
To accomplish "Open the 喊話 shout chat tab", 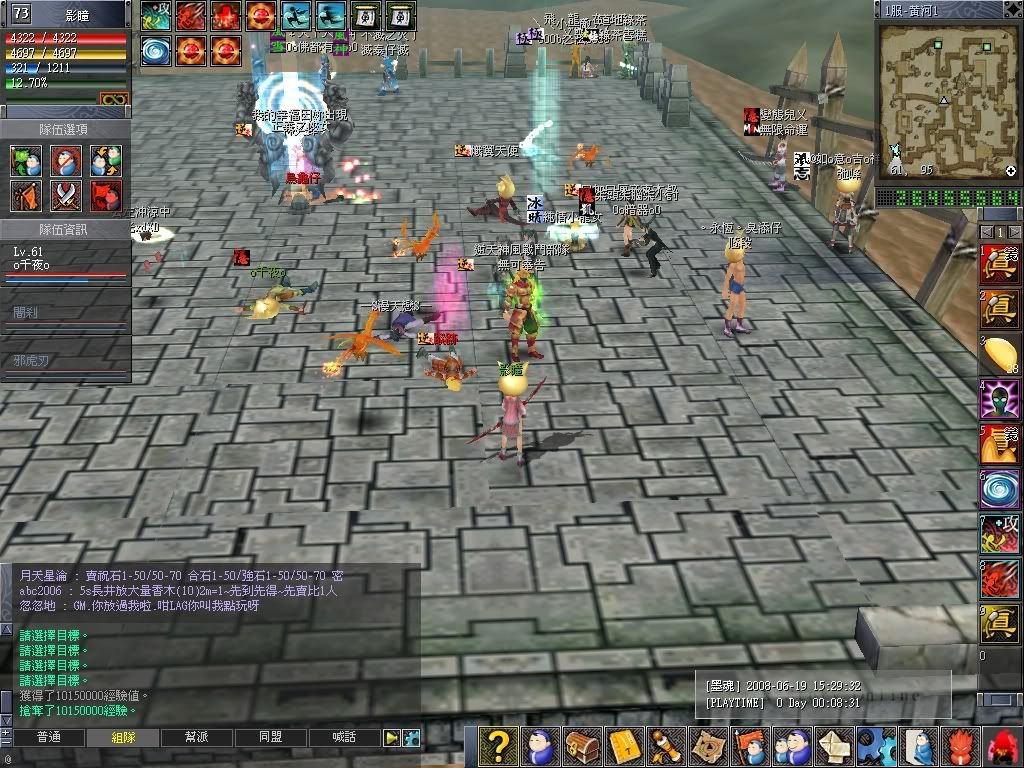I will tap(342, 737).
